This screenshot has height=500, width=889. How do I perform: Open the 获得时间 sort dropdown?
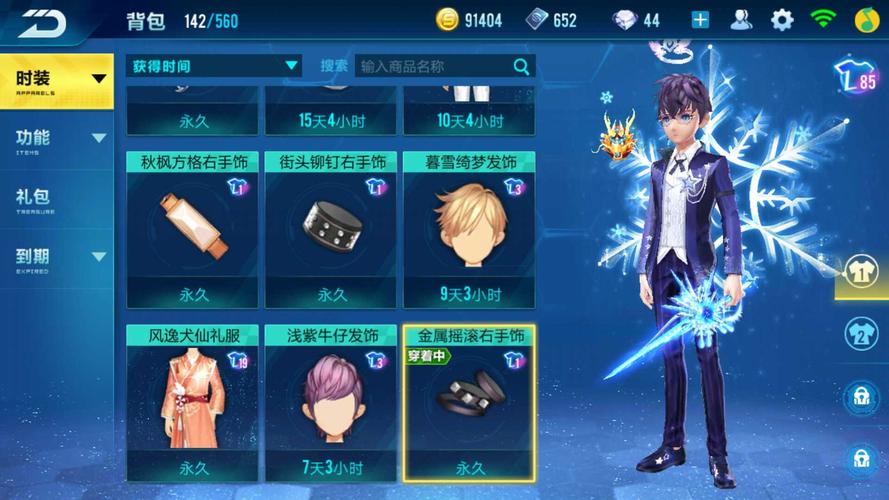pyautogui.click(x=215, y=66)
